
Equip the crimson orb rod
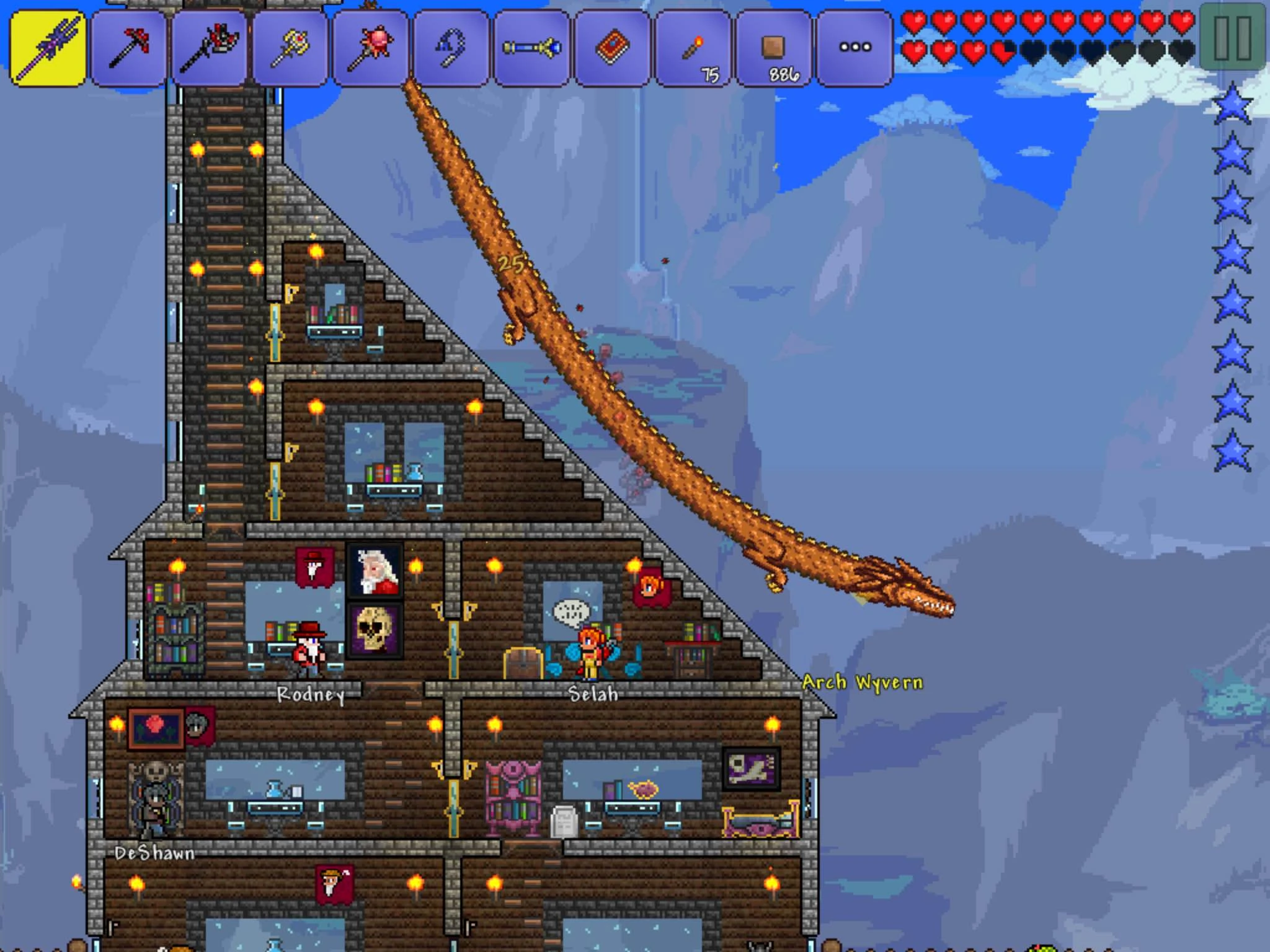point(370,47)
